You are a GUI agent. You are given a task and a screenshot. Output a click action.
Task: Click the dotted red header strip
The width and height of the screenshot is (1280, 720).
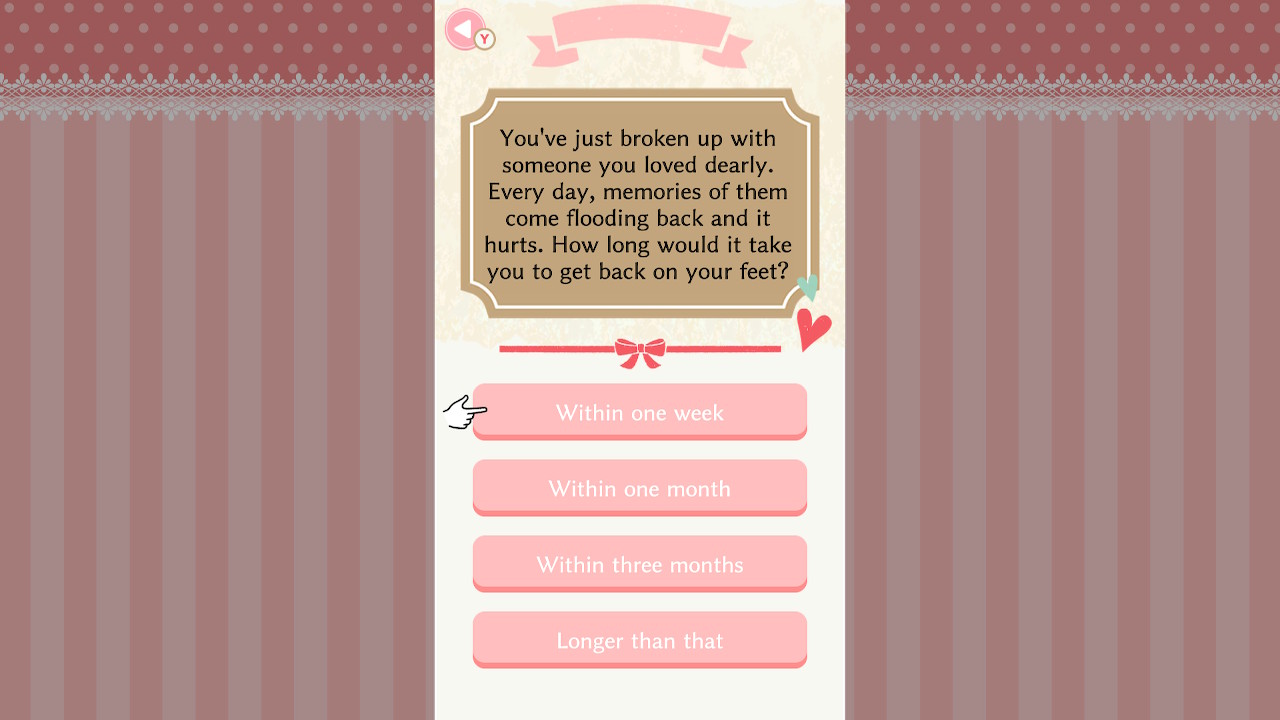pos(200,35)
